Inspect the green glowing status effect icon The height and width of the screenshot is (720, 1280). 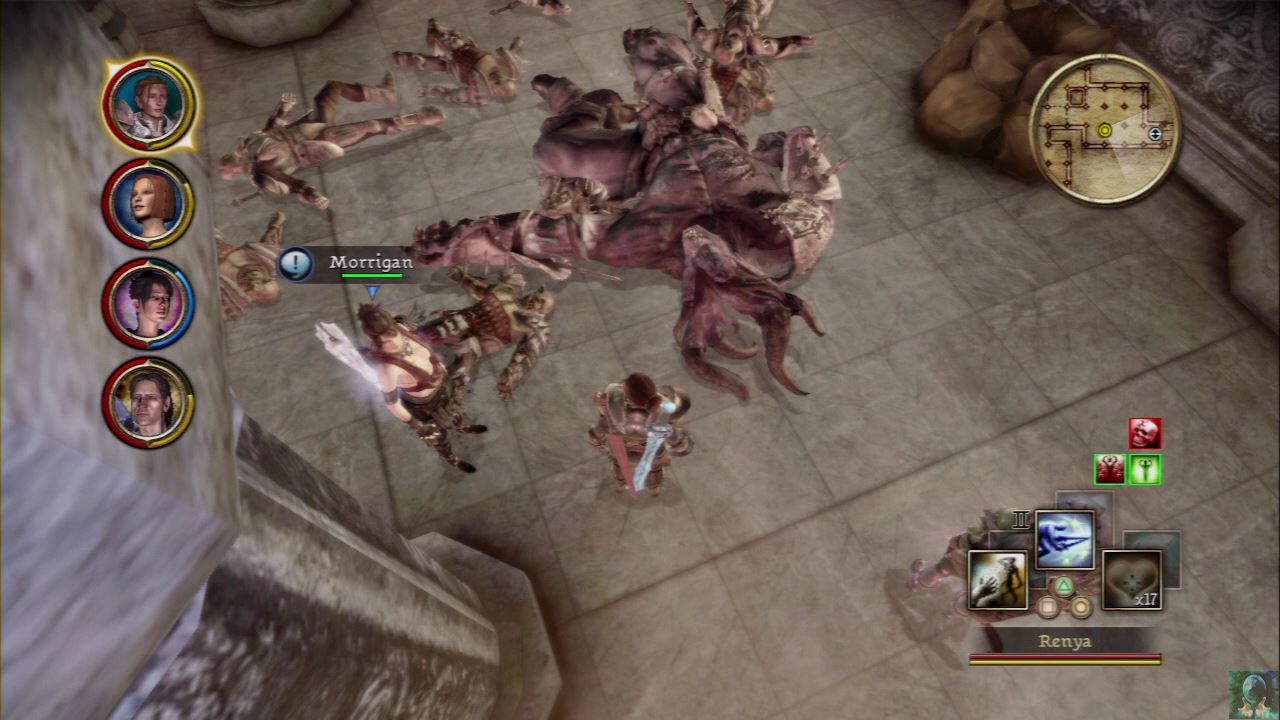[1144, 469]
